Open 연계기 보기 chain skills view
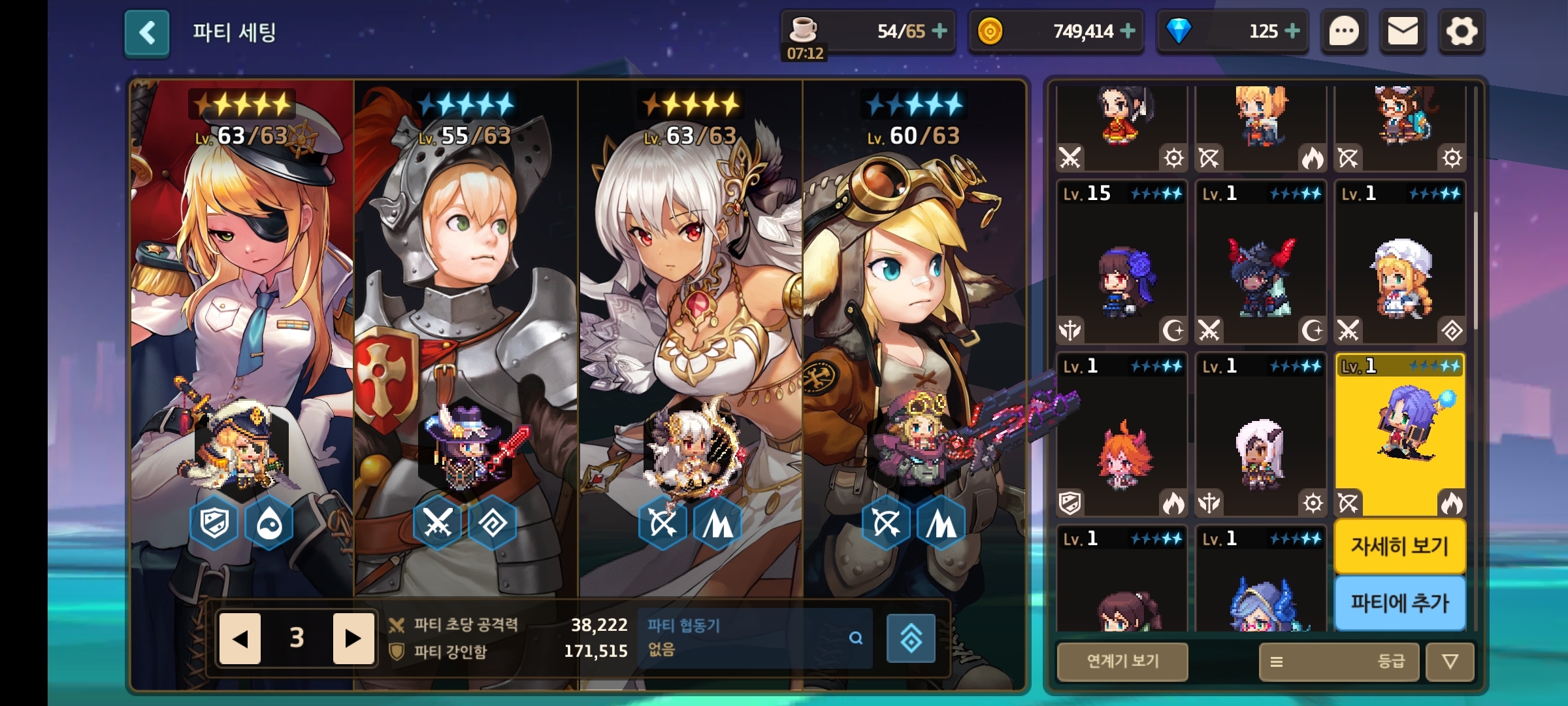This screenshot has width=1568, height=706. tap(1122, 662)
